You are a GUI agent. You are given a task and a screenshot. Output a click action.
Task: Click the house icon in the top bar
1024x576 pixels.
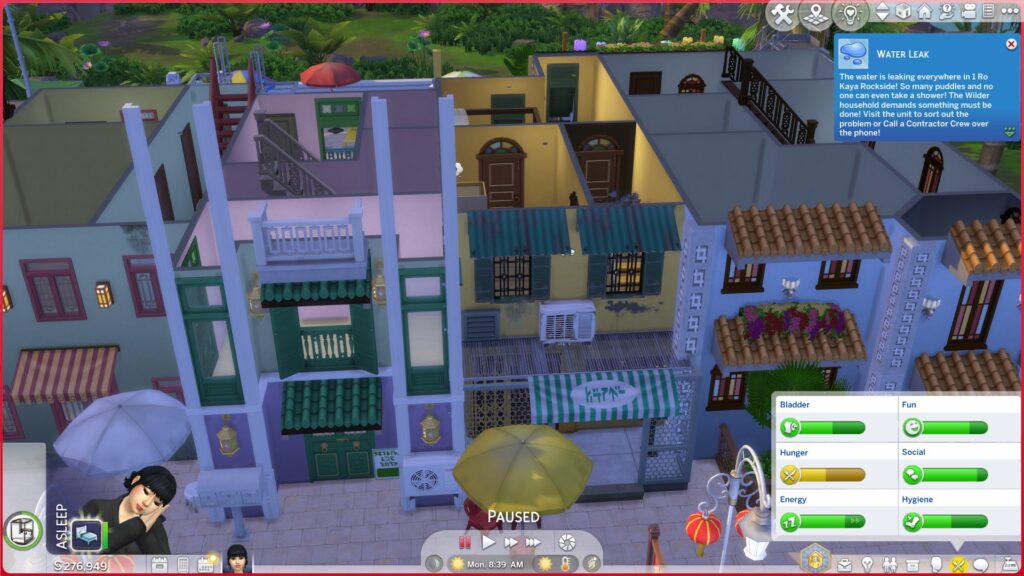924,12
